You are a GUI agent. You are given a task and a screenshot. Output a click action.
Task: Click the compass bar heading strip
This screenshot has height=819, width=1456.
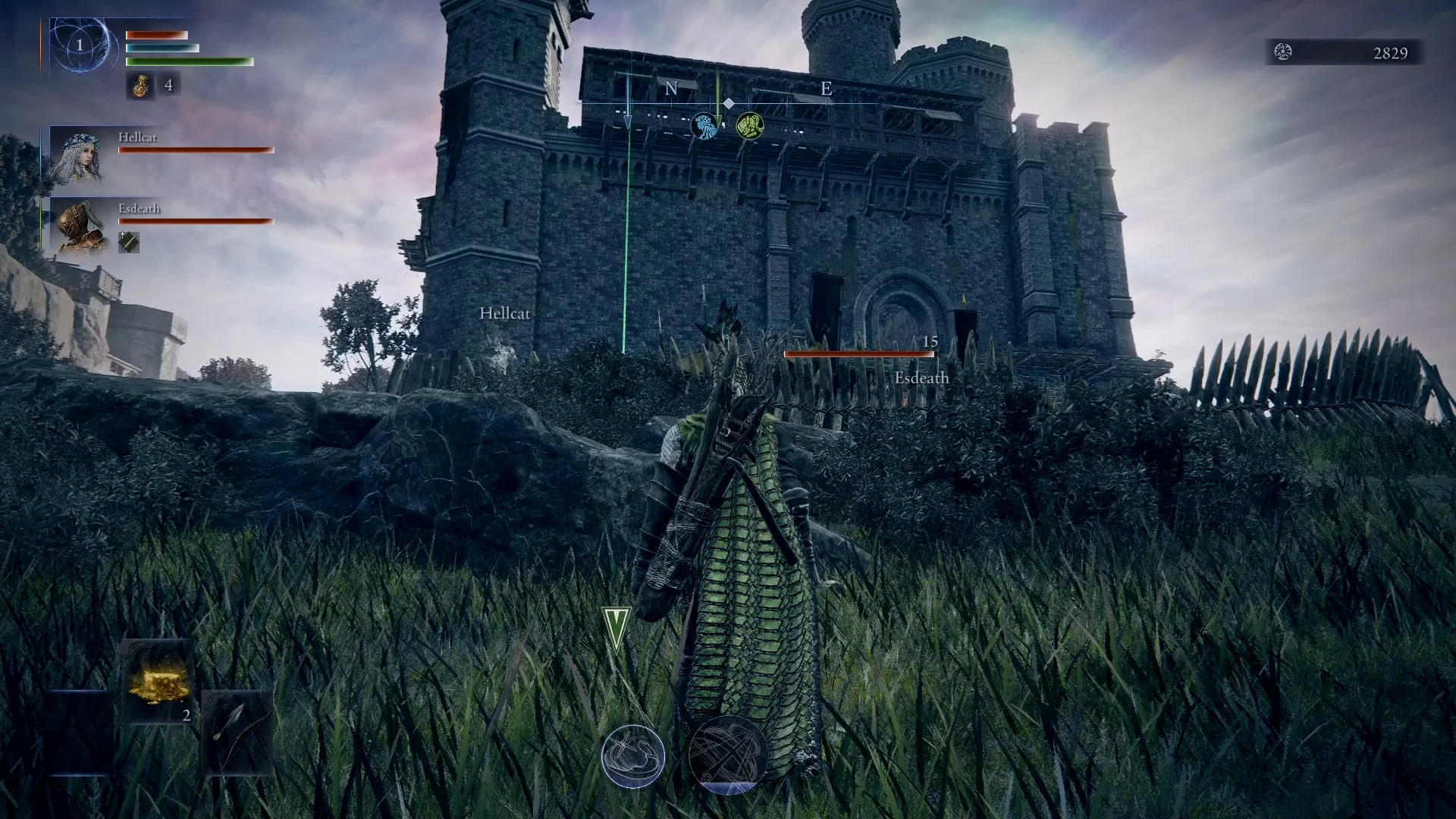click(x=728, y=91)
